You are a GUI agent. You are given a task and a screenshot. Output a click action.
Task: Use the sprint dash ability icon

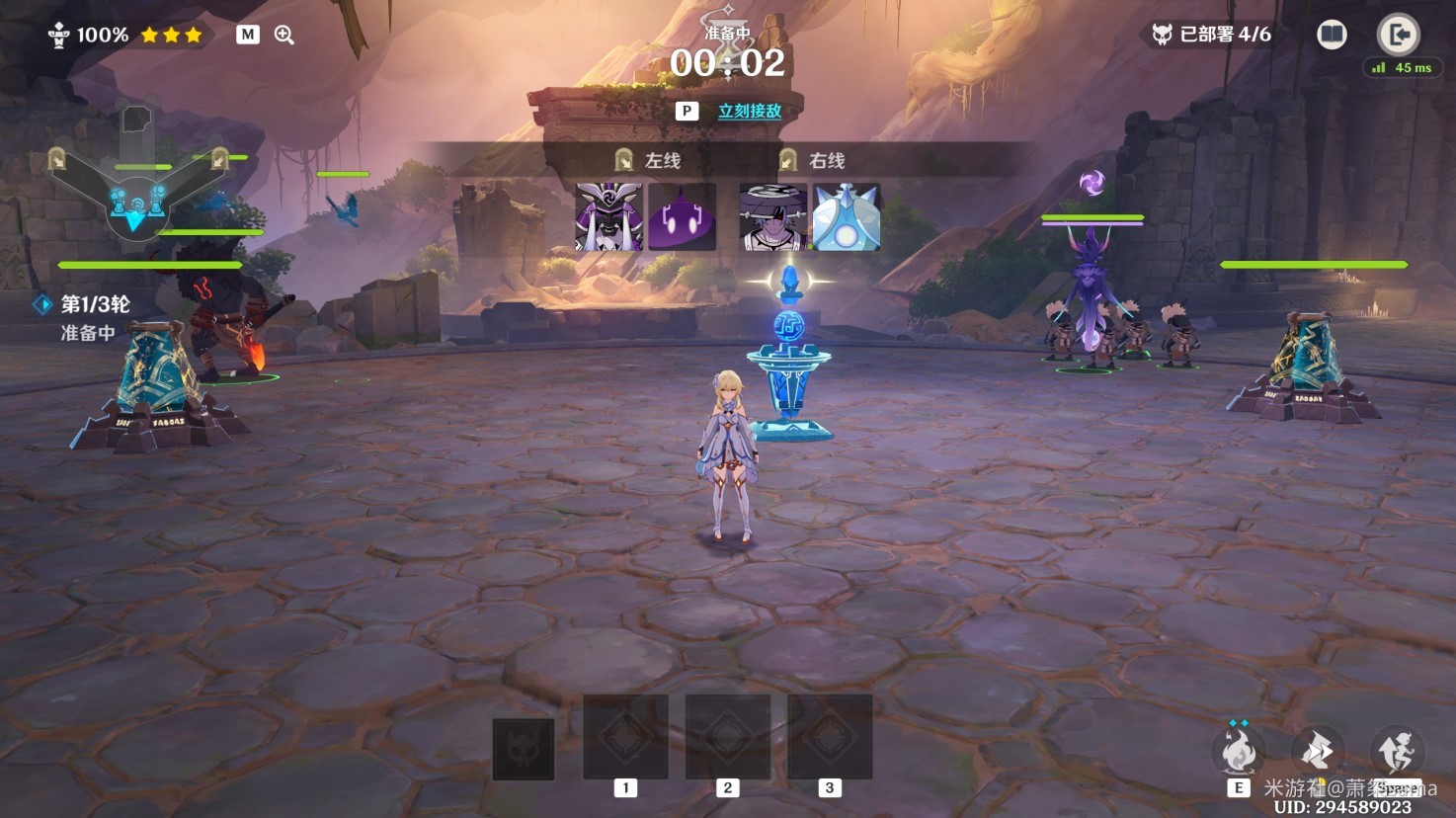(x=1318, y=753)
